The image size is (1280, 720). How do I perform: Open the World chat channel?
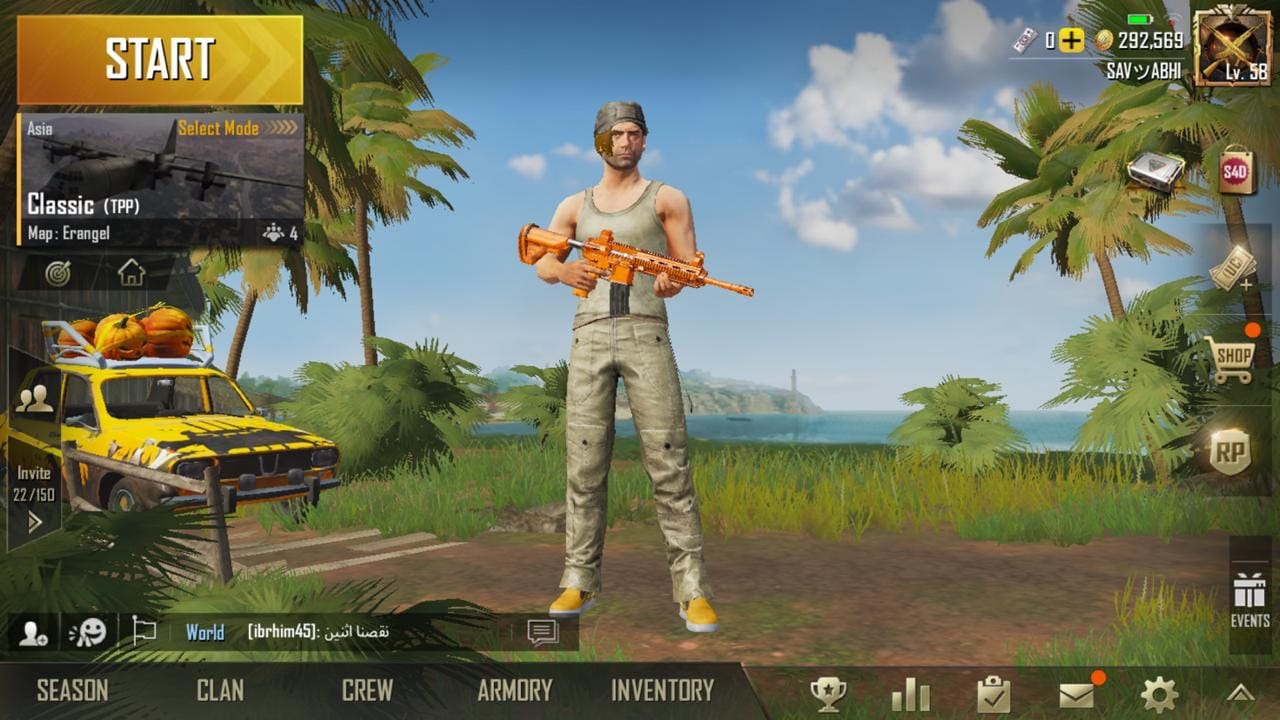pyautogui.click(x=205, y=633)
